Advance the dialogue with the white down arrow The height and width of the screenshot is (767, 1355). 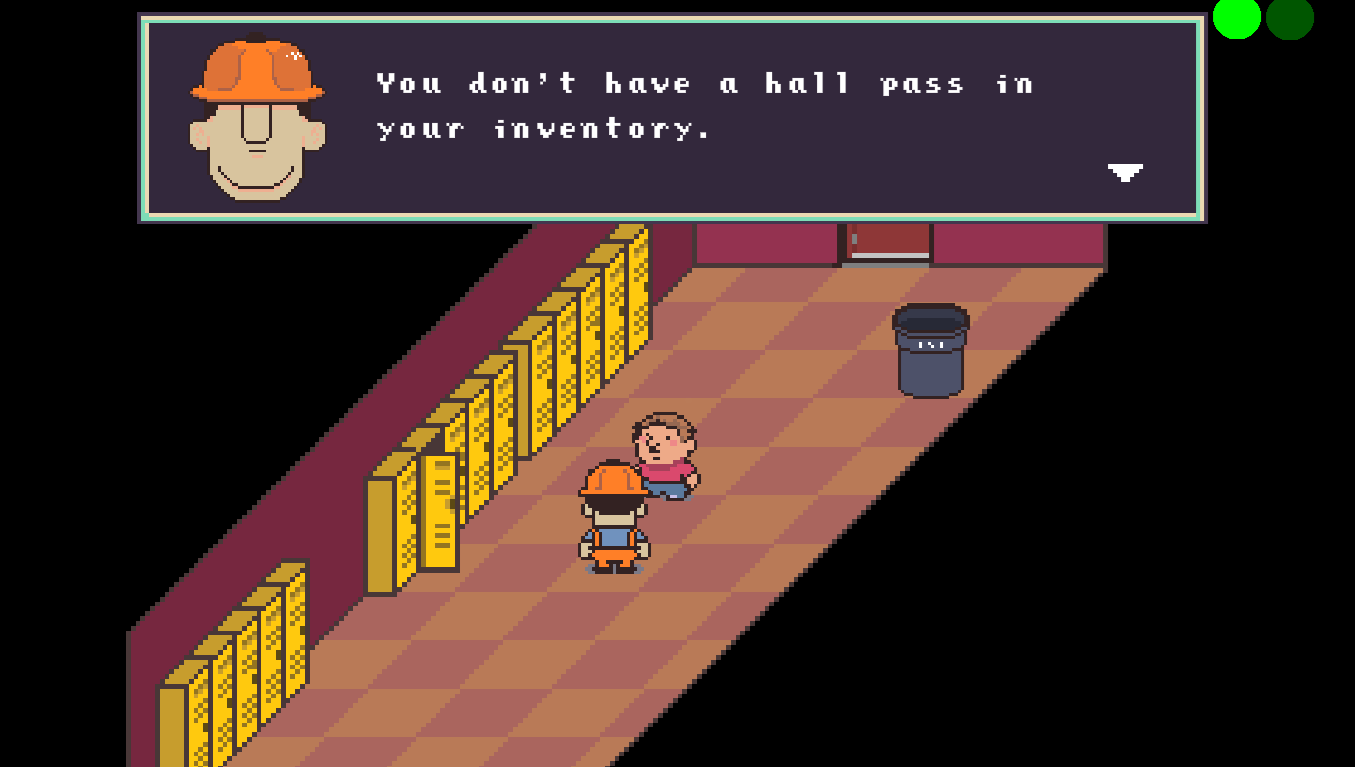pos(1125,172)
